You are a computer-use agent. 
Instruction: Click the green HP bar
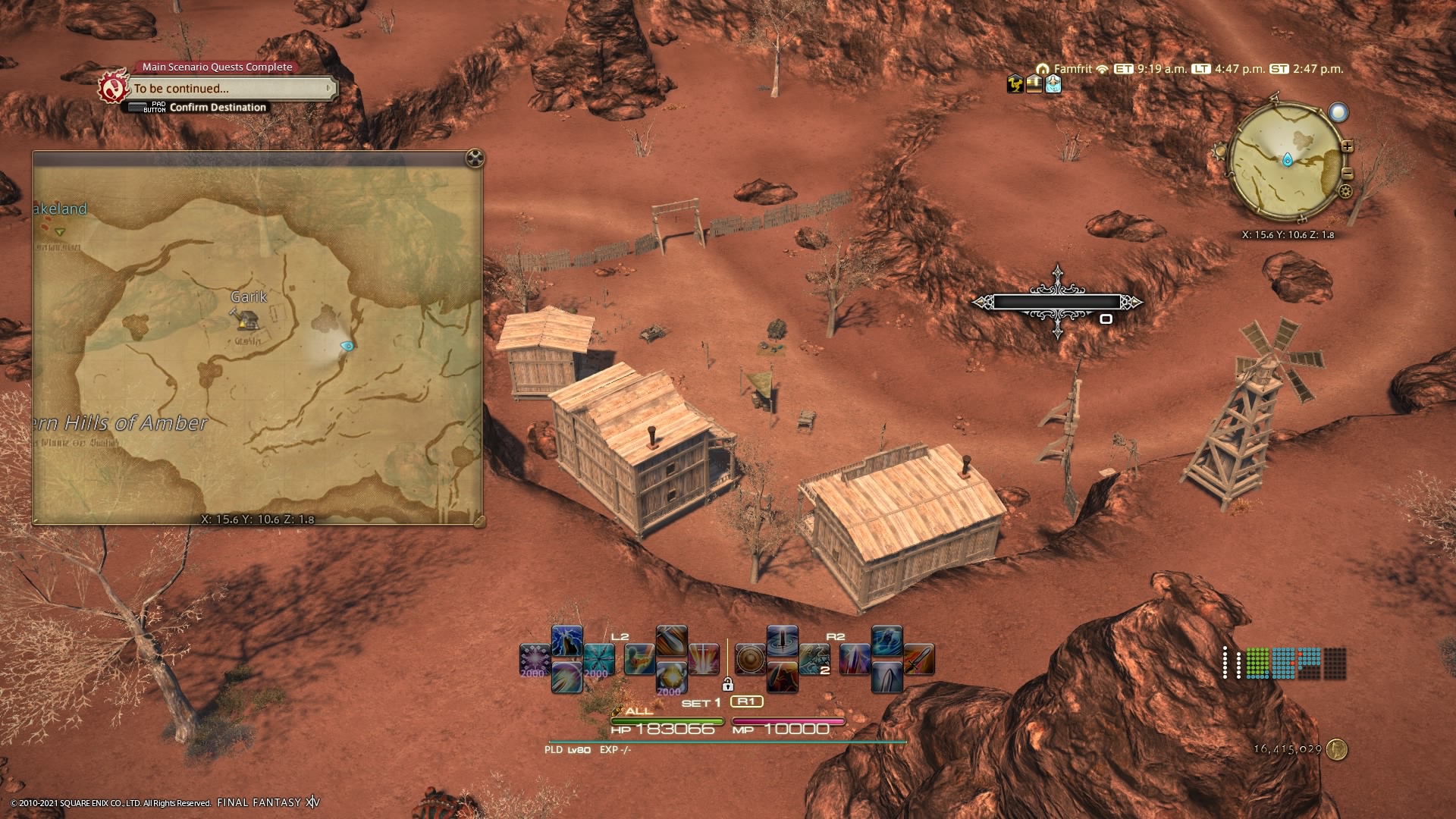[x=667, y=720]
